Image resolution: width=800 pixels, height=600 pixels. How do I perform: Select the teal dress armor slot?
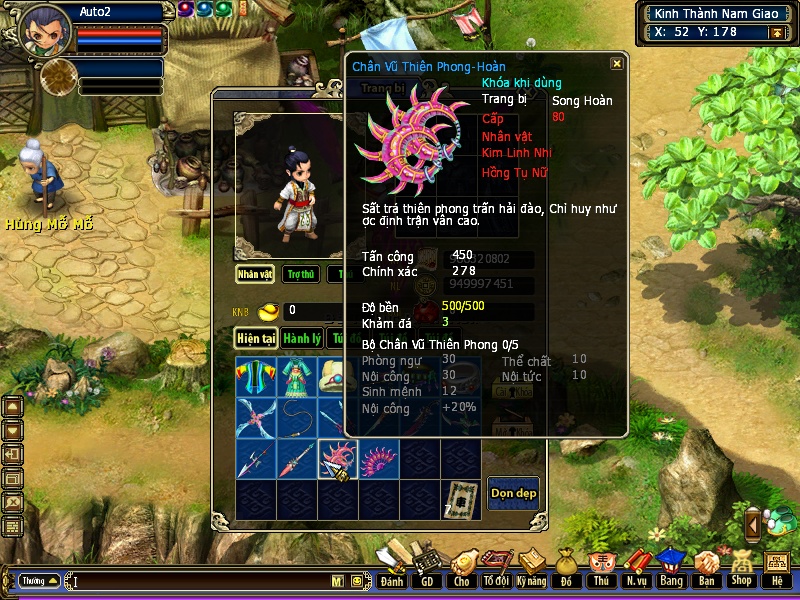pyautogui.click(x=297, y=377)
